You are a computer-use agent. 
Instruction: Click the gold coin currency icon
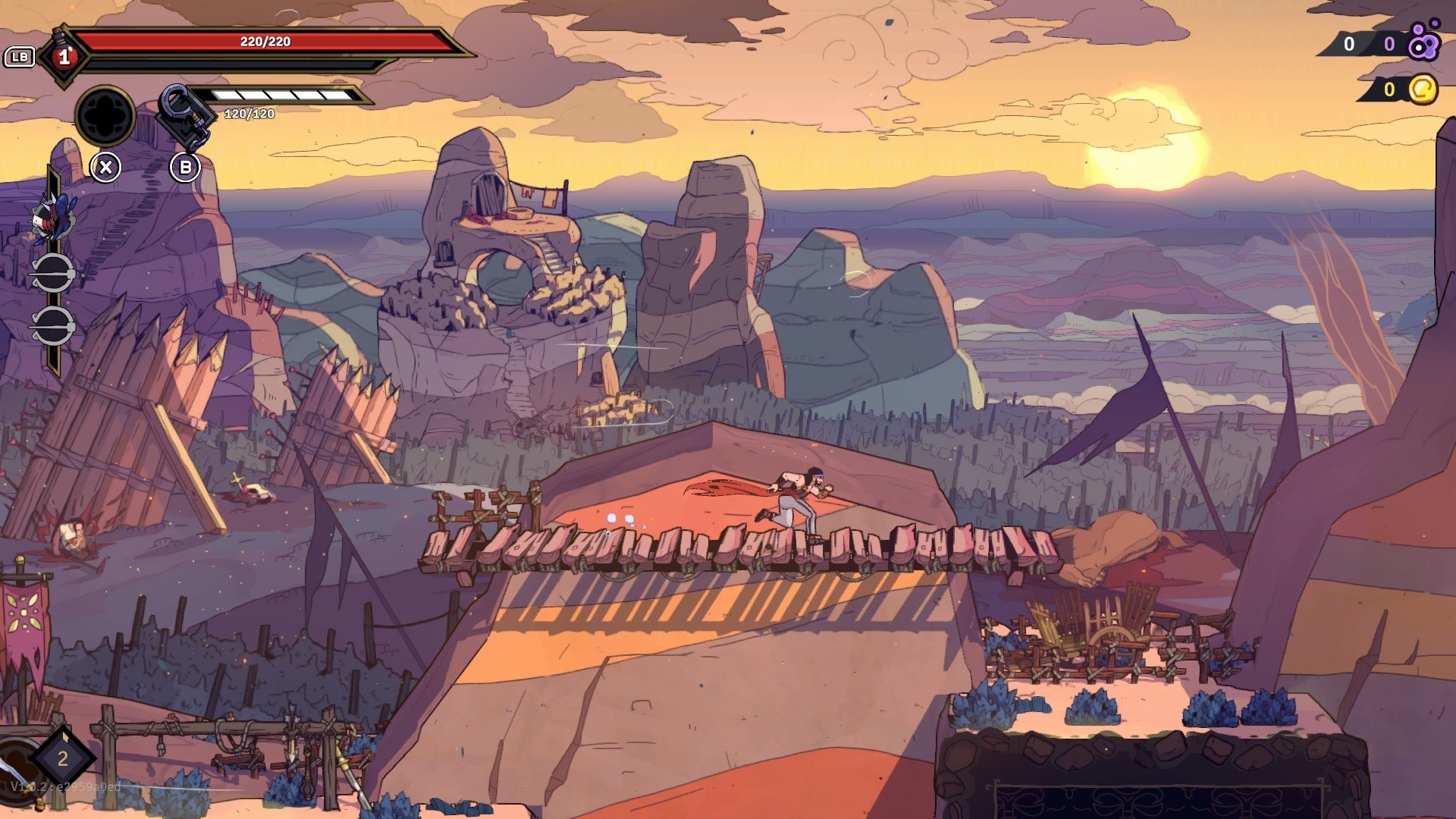tap(1423, 89)
